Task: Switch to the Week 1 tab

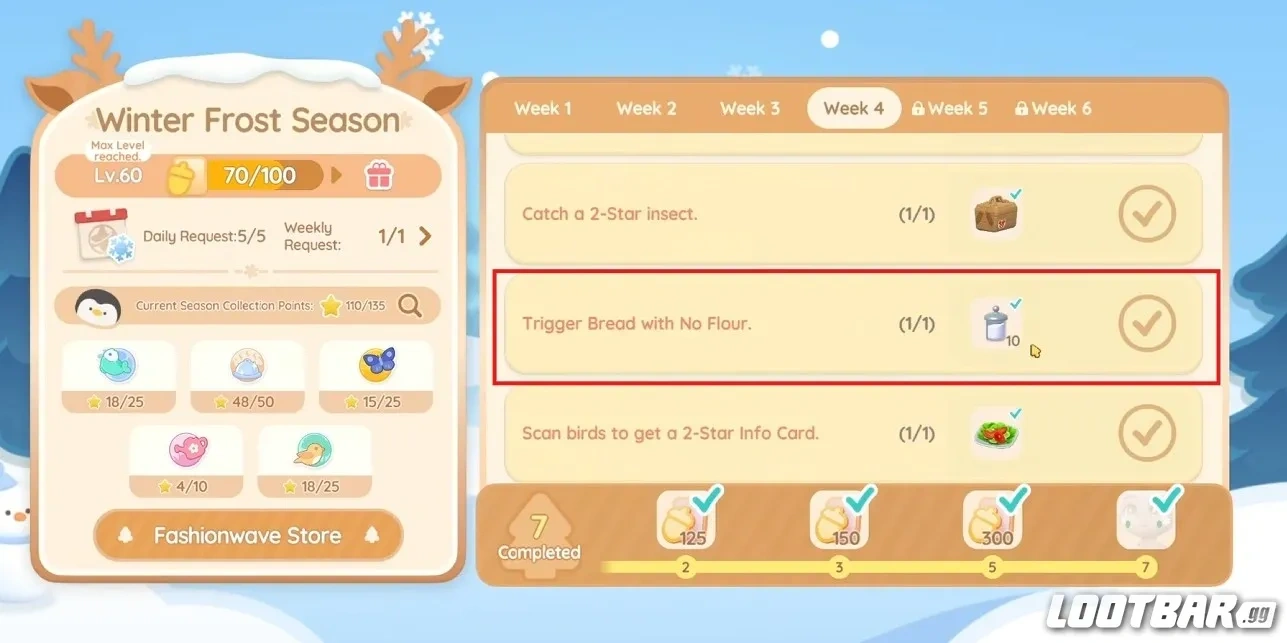Action: [543, 108]
